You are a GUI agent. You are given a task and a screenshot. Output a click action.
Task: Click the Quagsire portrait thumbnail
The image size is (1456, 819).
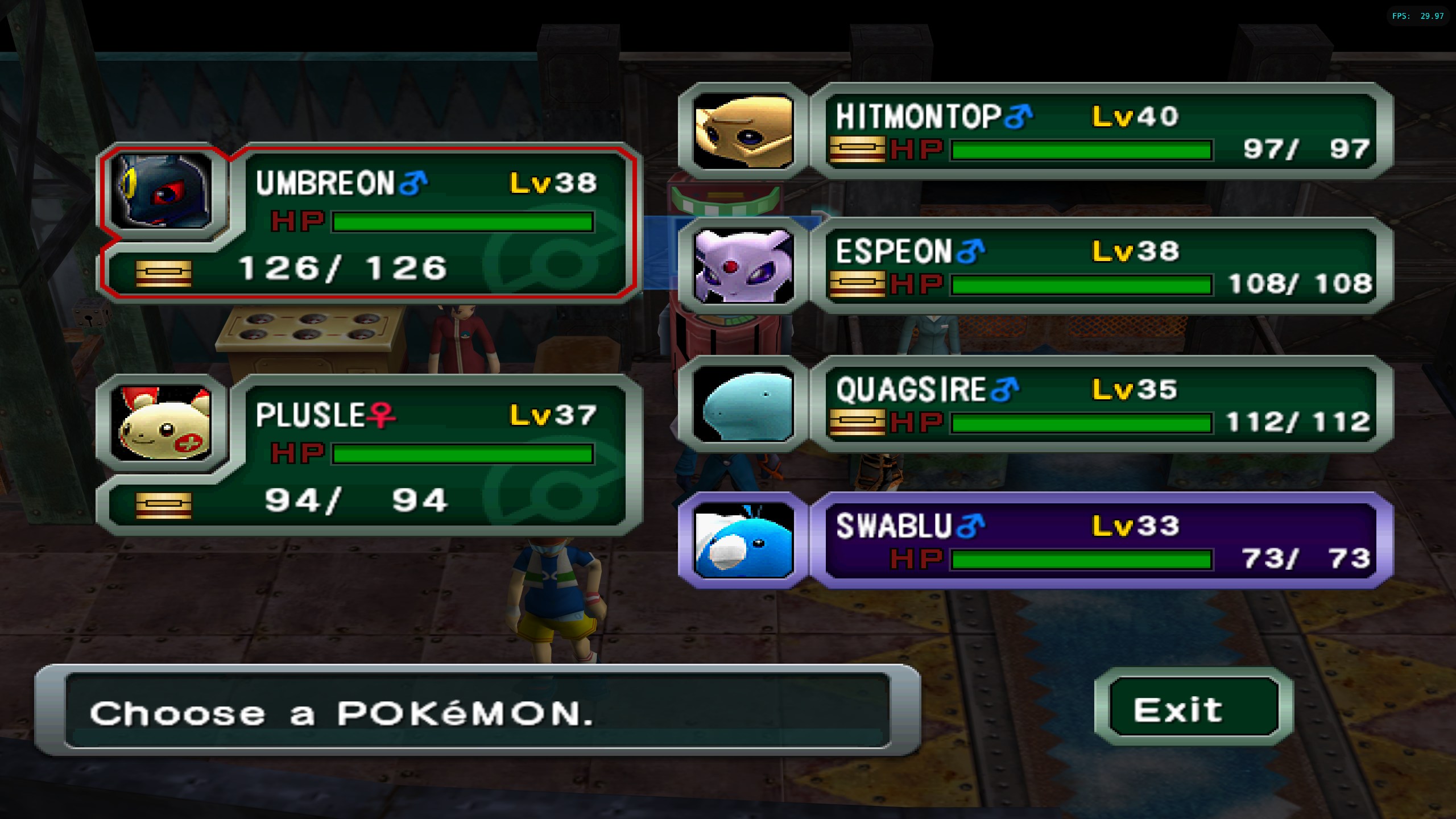[743, 405]
